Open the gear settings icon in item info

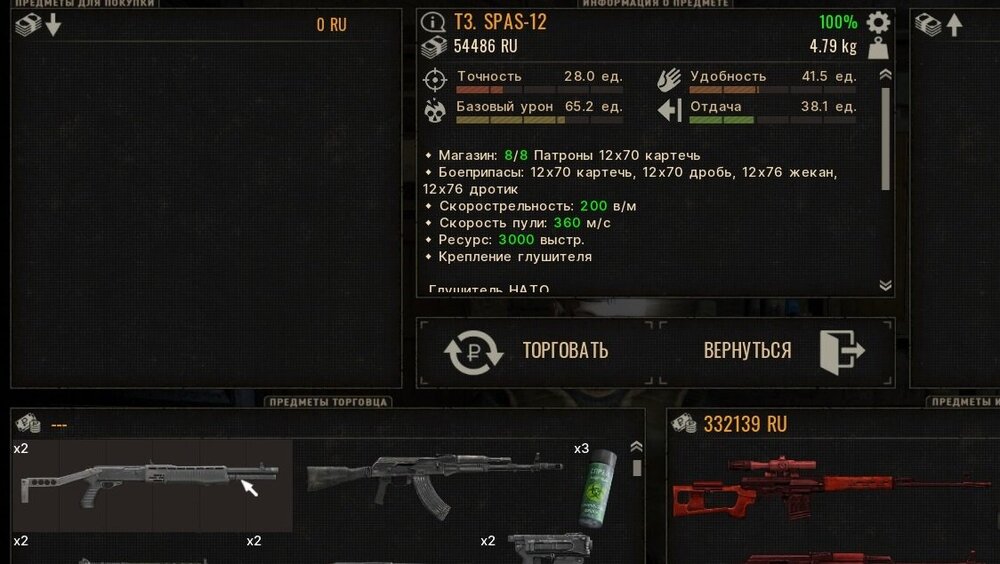[x=878, y=22]
